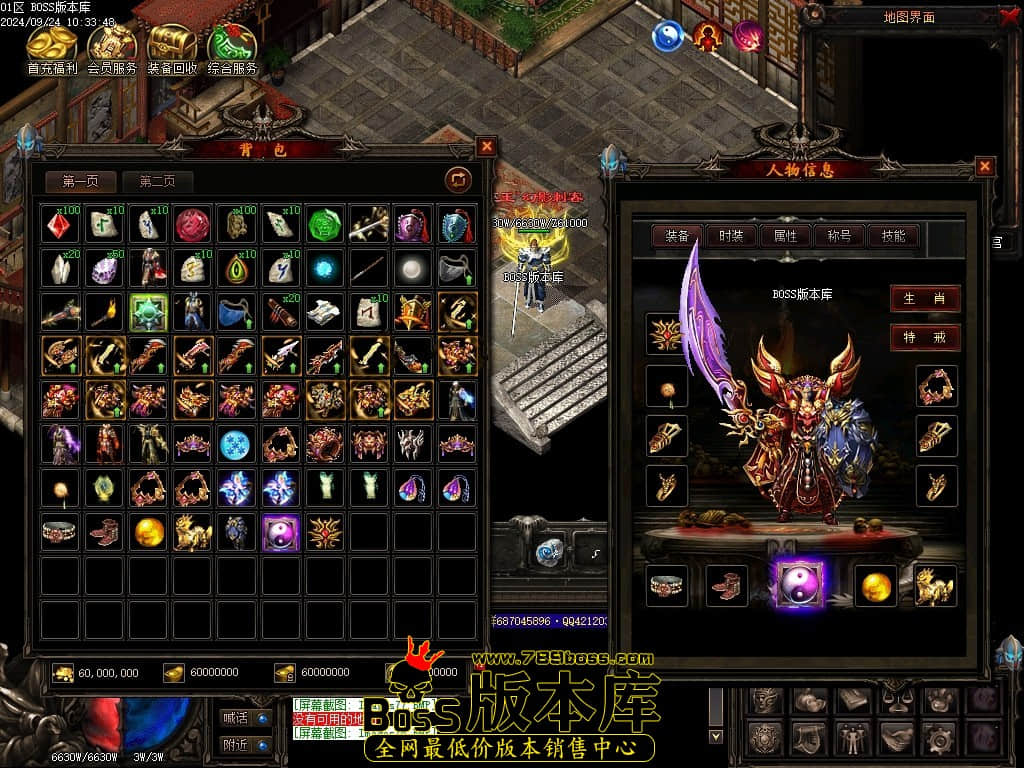View the 技能 skills tab
Screen dimensions: 1024x768
click(x=893, y=236)
